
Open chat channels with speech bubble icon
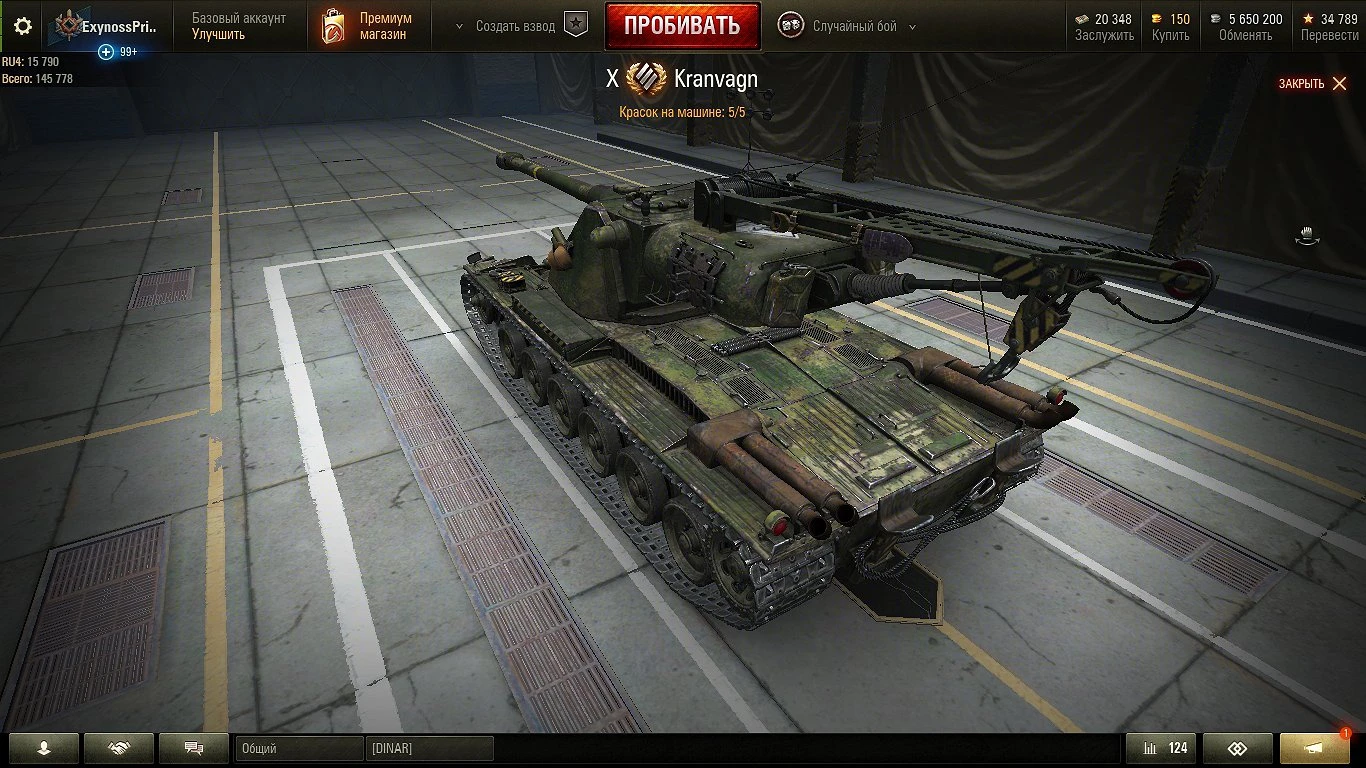[x=194, y=747]
